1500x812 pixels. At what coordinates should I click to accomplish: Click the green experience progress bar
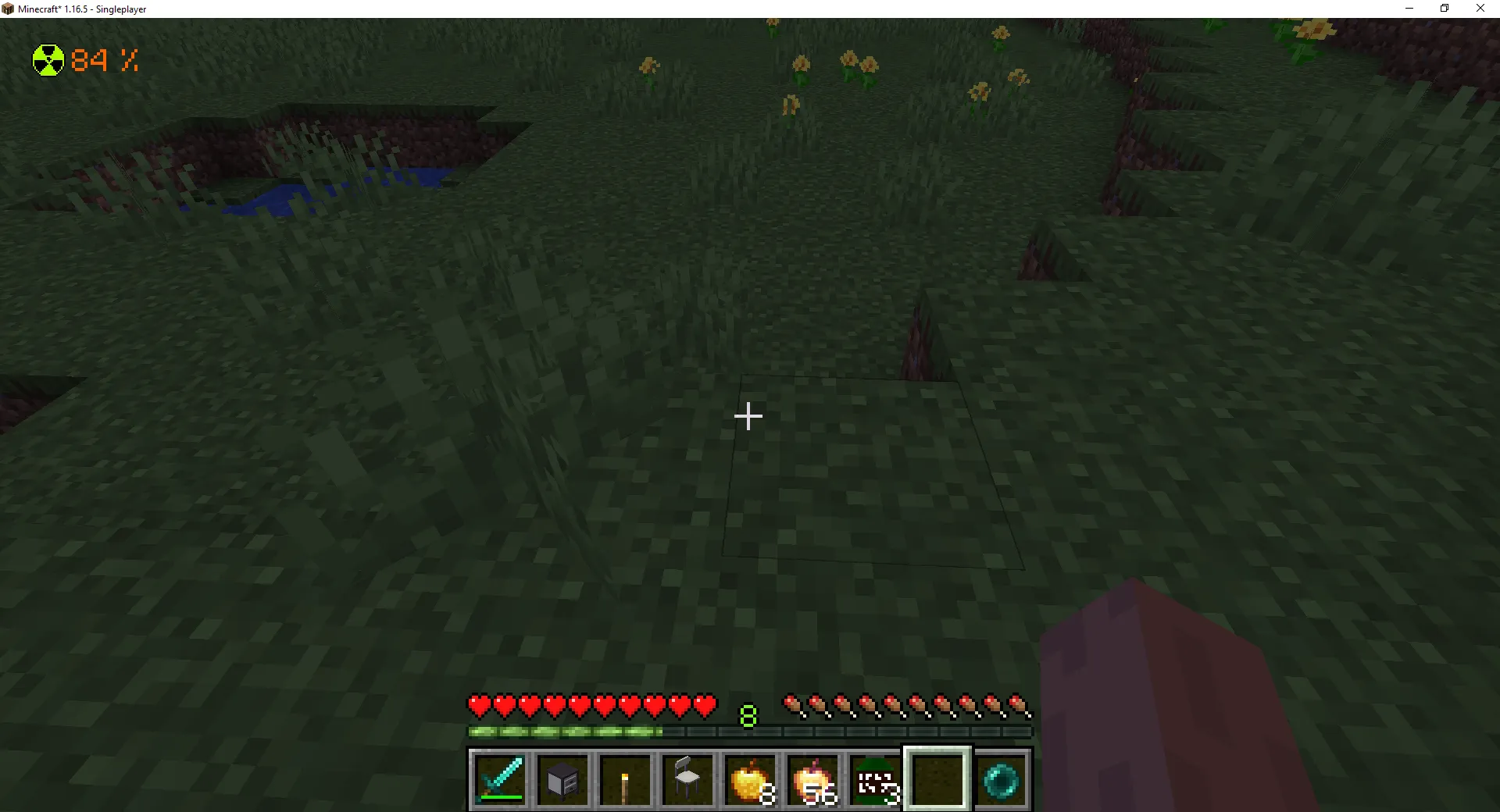562,732
